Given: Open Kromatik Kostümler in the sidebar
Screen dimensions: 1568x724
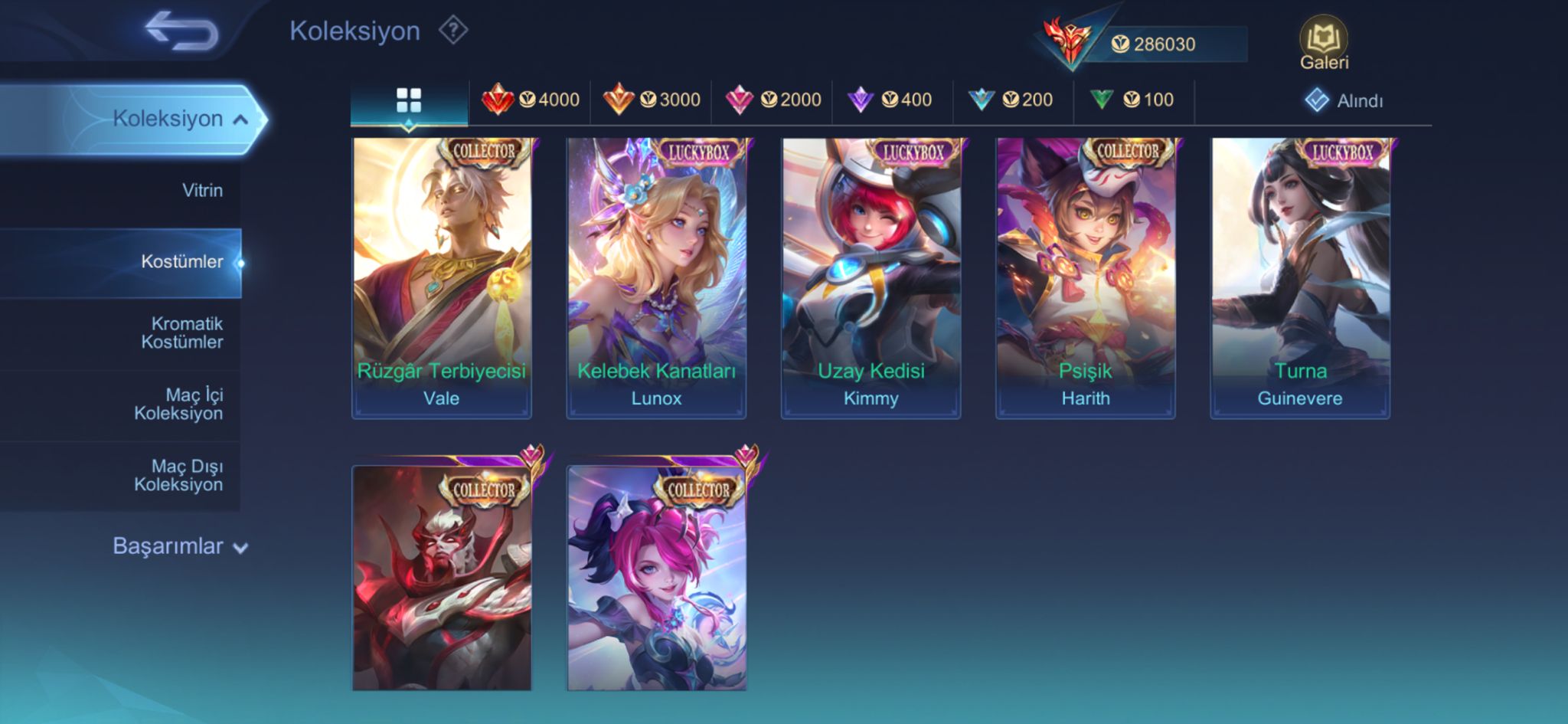Looking at the screenshot, I should click(182, 333).
